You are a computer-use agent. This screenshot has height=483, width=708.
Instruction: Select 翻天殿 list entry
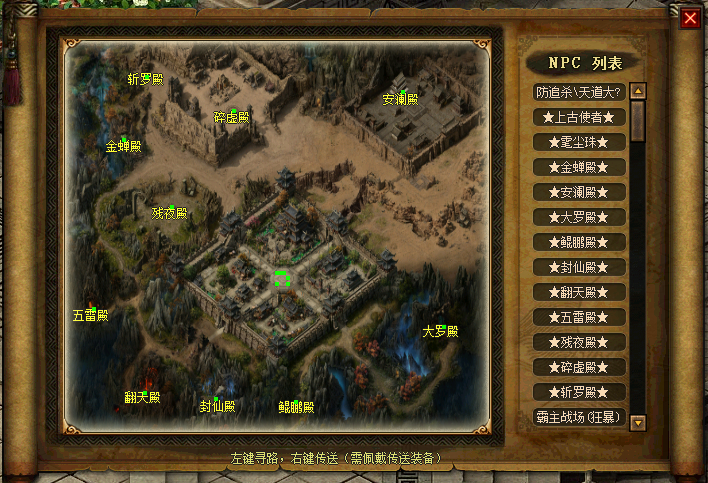click(x=578, y=292)
